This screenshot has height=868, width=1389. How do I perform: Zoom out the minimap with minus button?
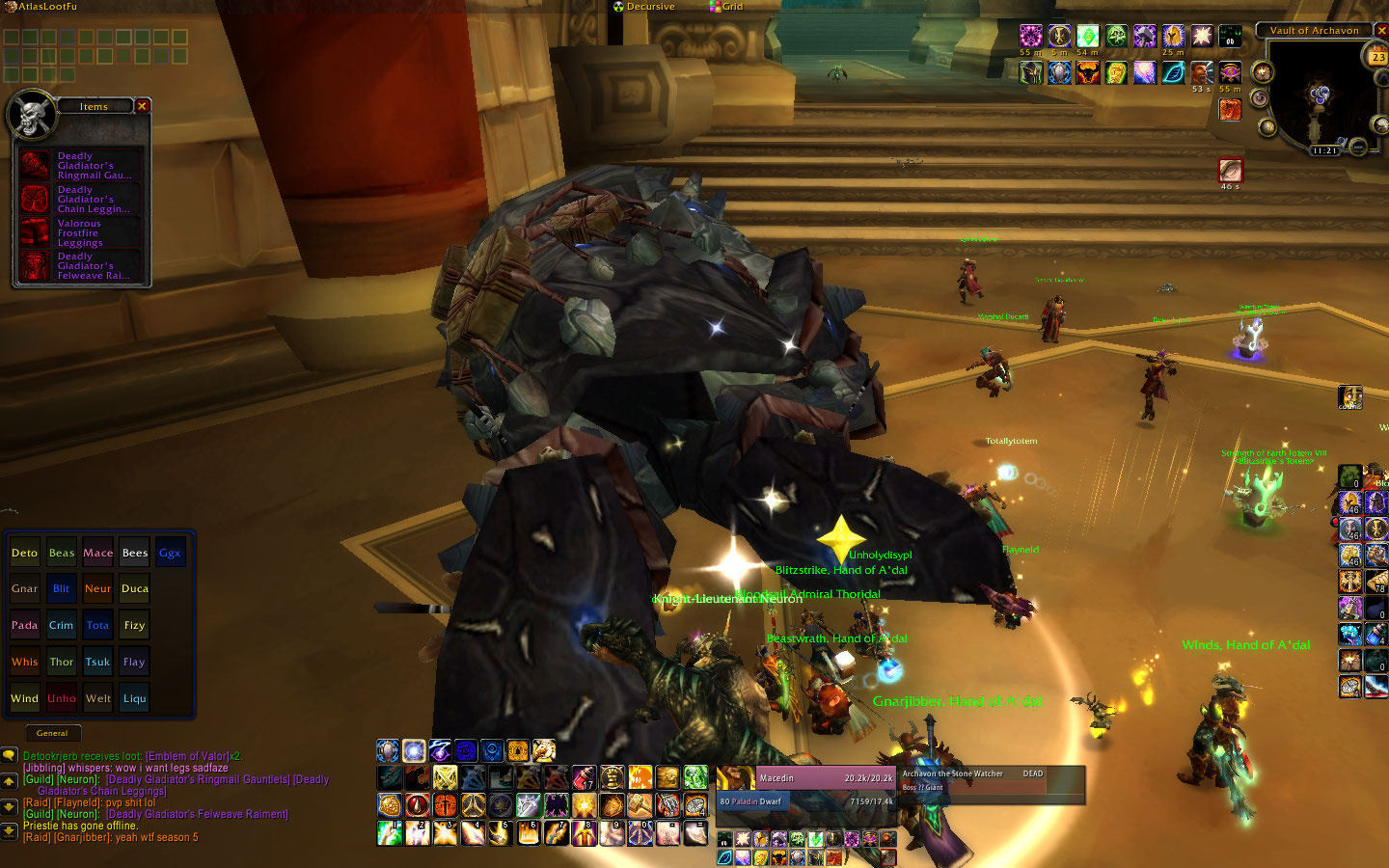tap(1358, 147)
